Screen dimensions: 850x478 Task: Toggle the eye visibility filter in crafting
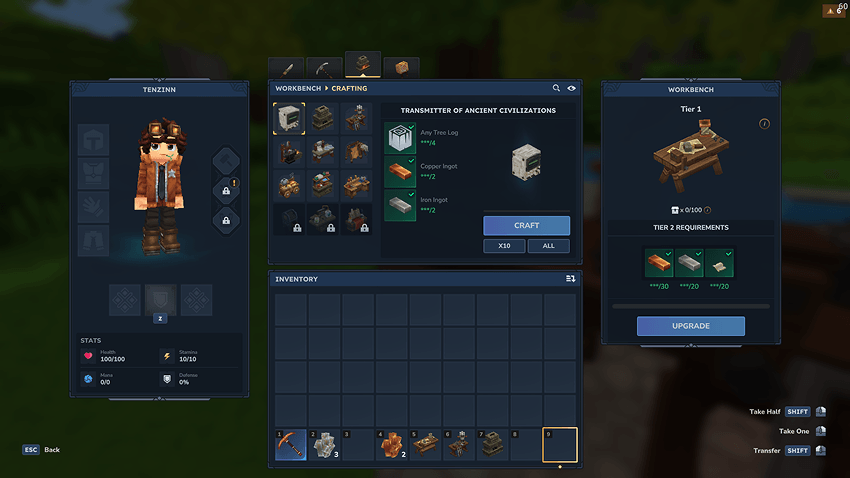[x=571, y=88]
